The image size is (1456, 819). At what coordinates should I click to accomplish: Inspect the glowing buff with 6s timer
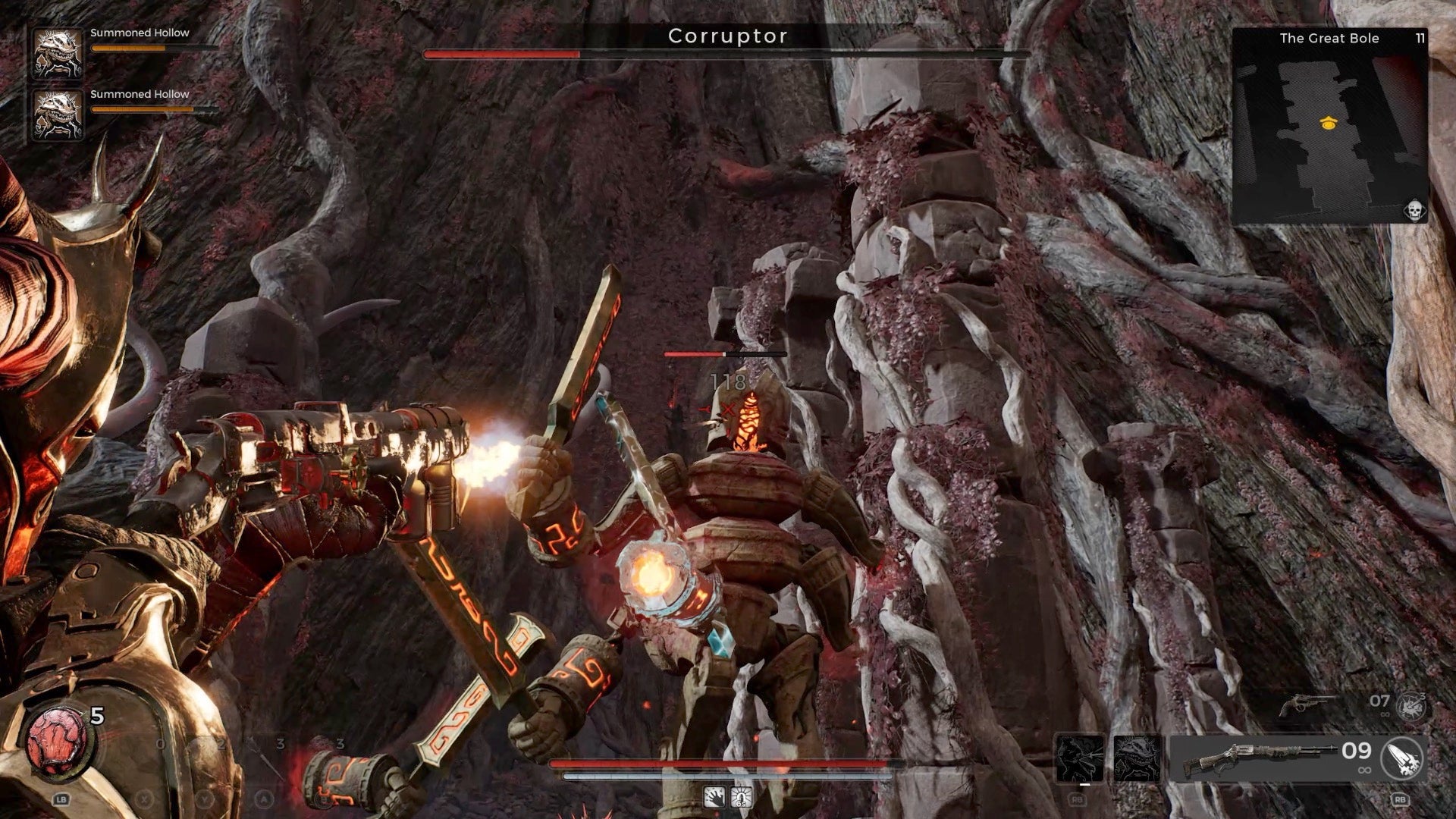click(741, 797)
